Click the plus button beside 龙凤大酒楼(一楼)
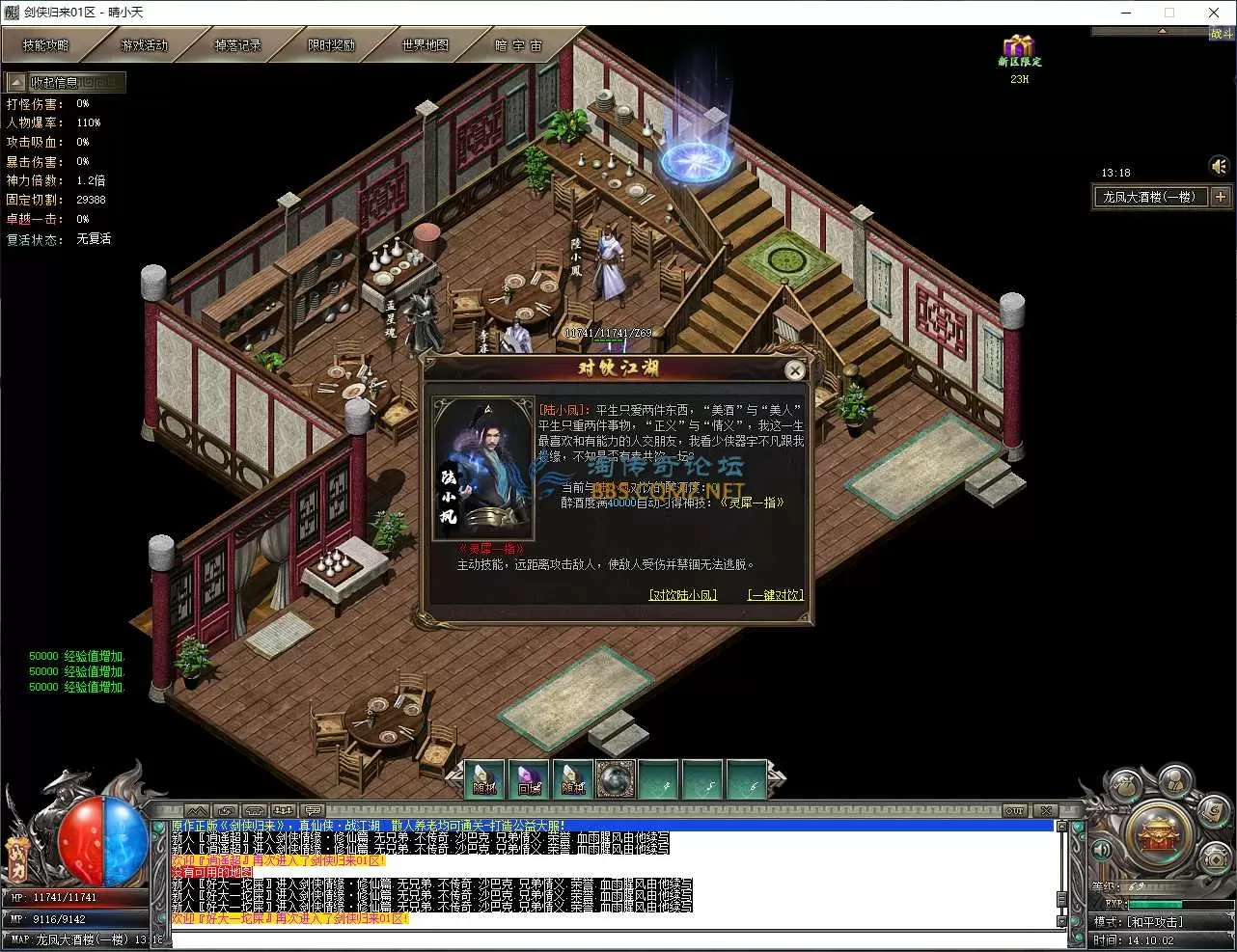This screenshot has width=1237, height=952. tap(1221, 197)
